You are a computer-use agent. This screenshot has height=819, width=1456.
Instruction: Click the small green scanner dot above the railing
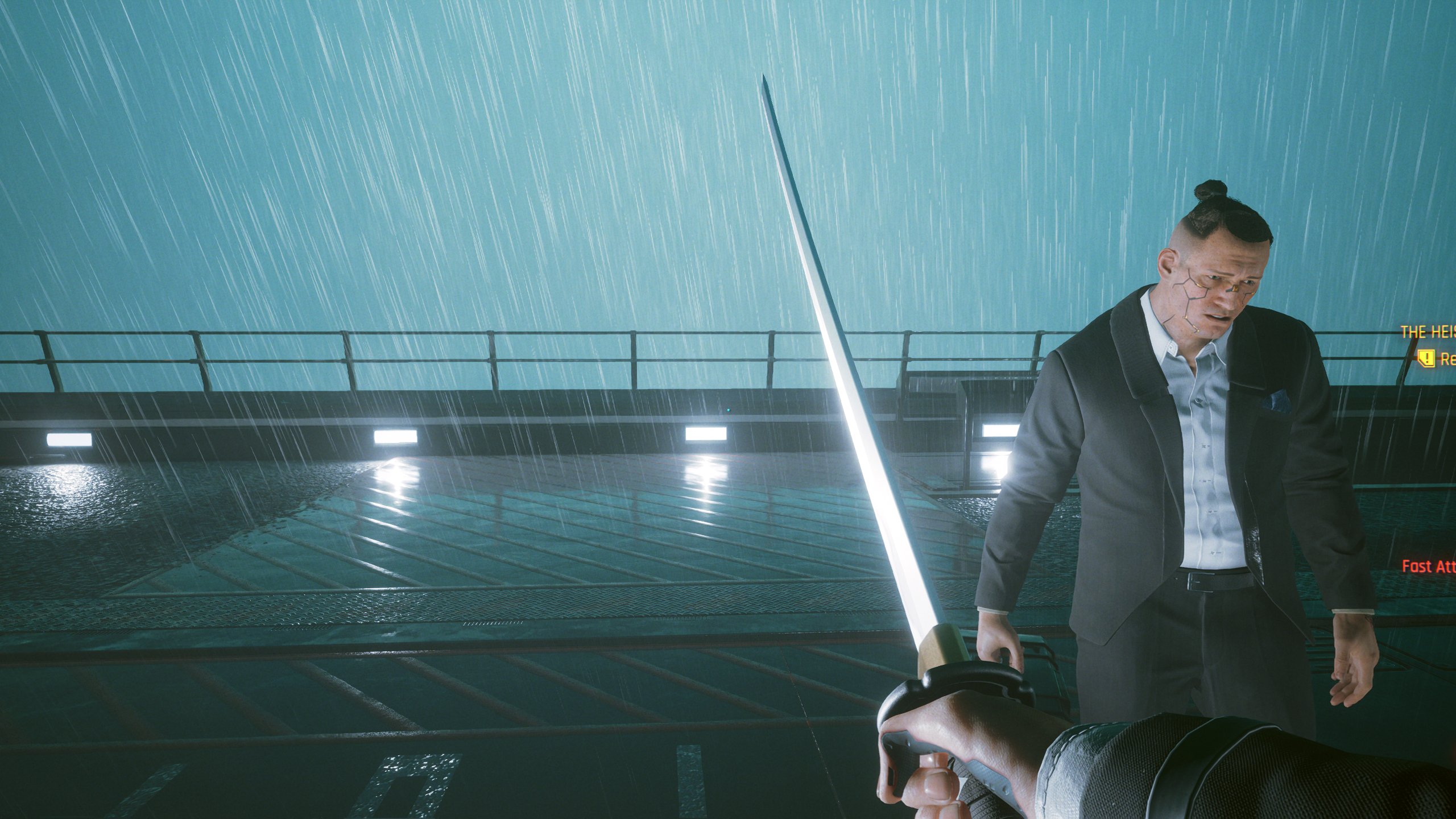click(x=728, y=410)
